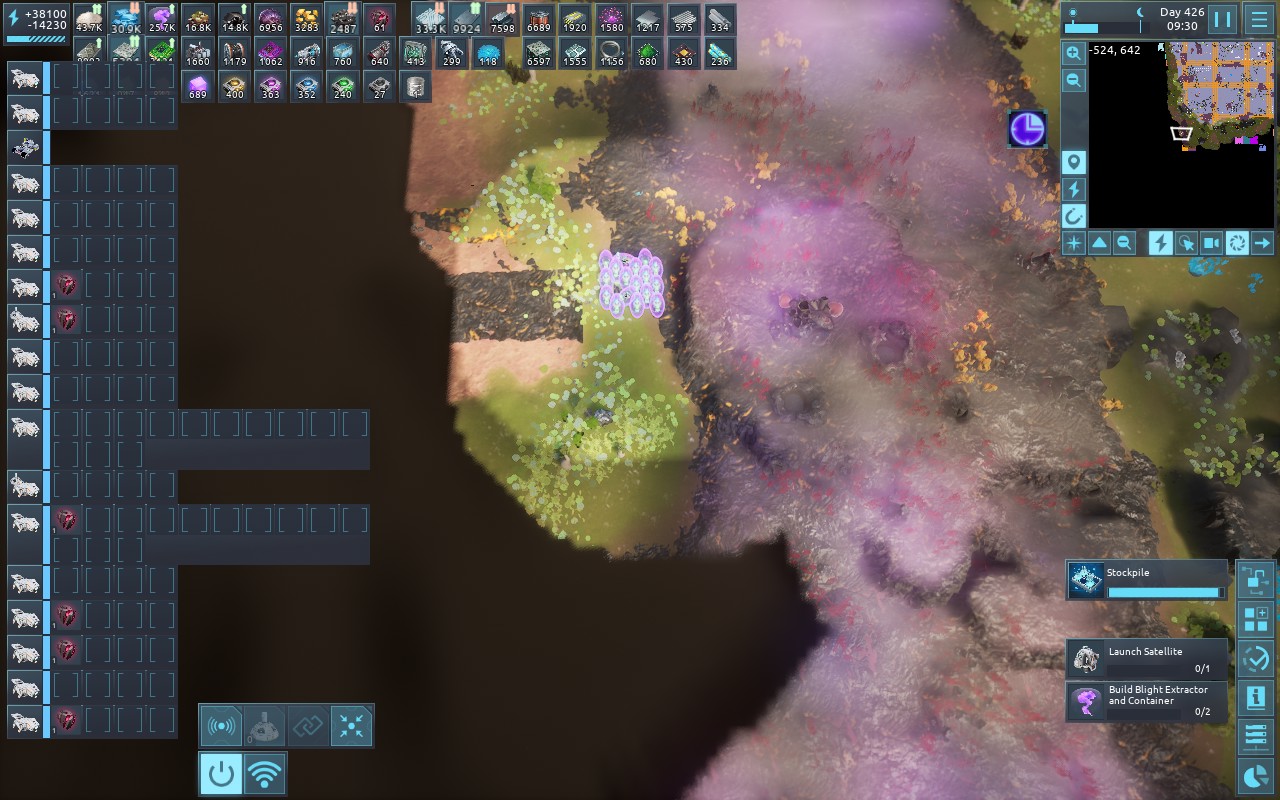
Task: Toggle the magnet button beside the minimap
Action: pyautogui.click(x=1073, y=215)
